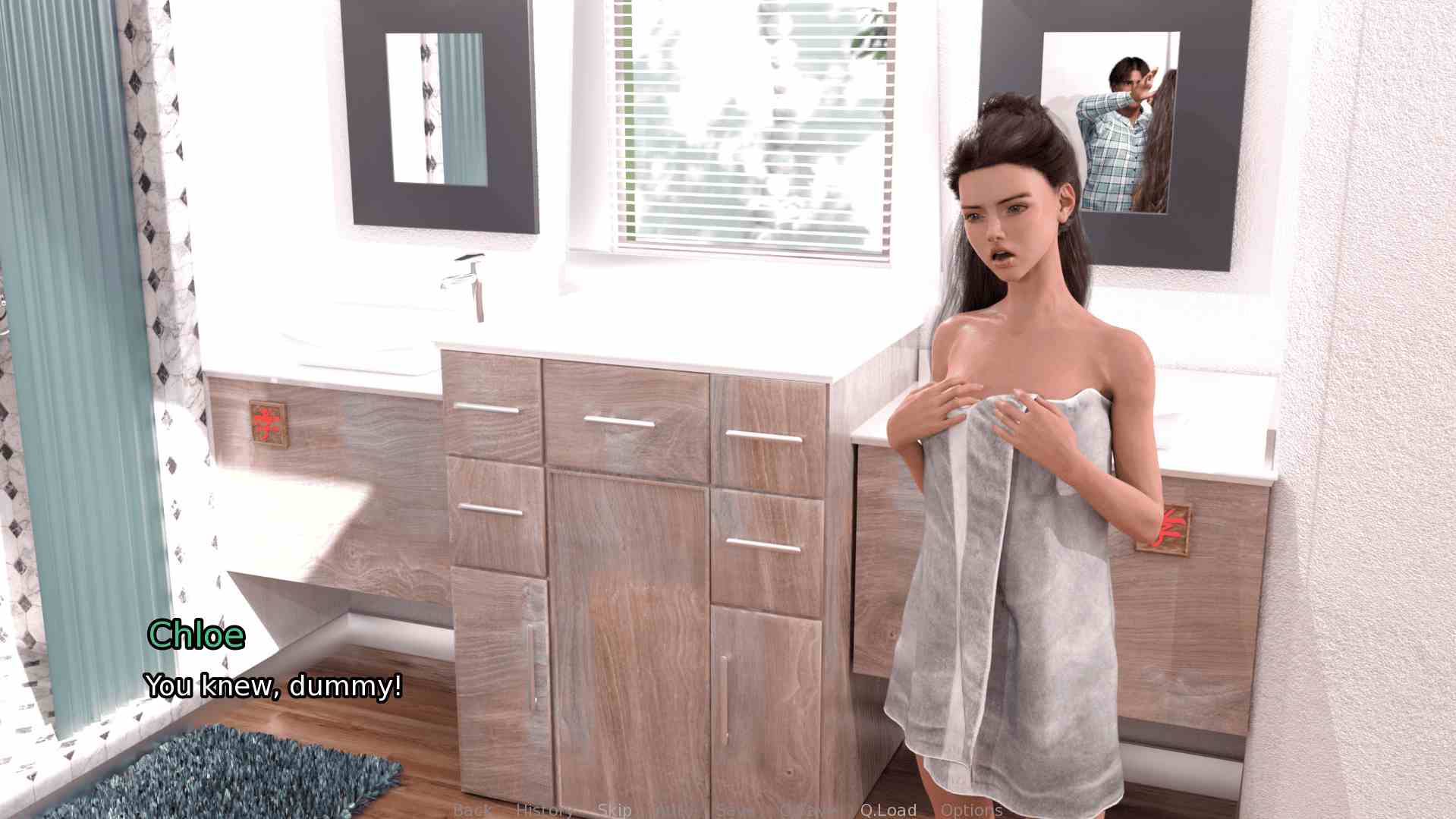Open the Save game screen

(734, 810)
